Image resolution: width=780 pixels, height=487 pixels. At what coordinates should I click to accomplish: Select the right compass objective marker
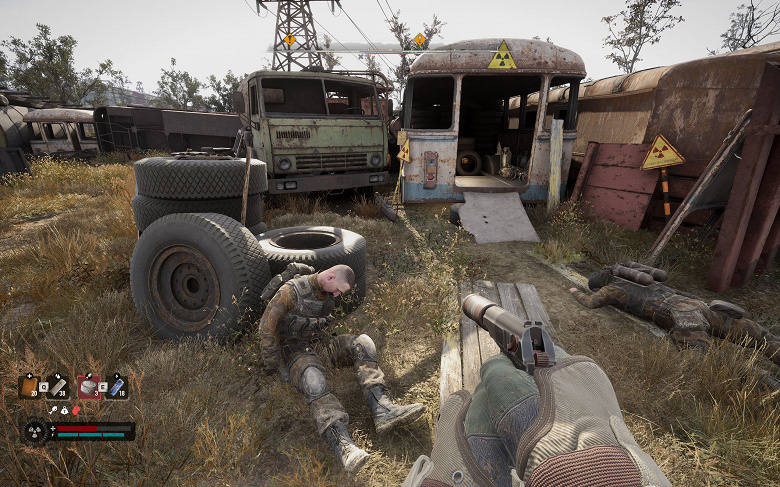pyautogui.click(x=420, y=40)
